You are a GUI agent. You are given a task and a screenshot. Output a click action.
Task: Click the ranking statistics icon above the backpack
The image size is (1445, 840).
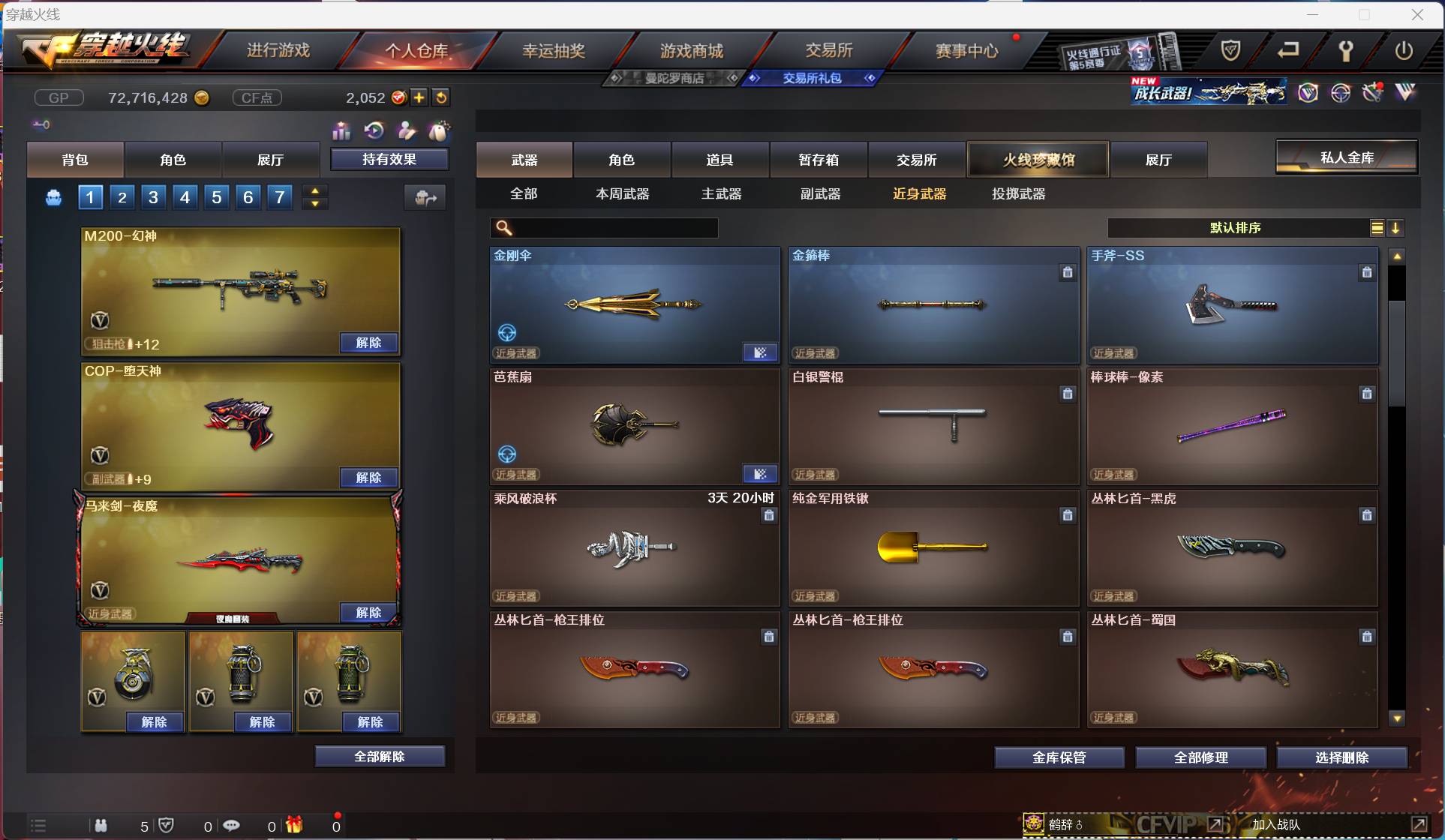[x=341, y=131]
